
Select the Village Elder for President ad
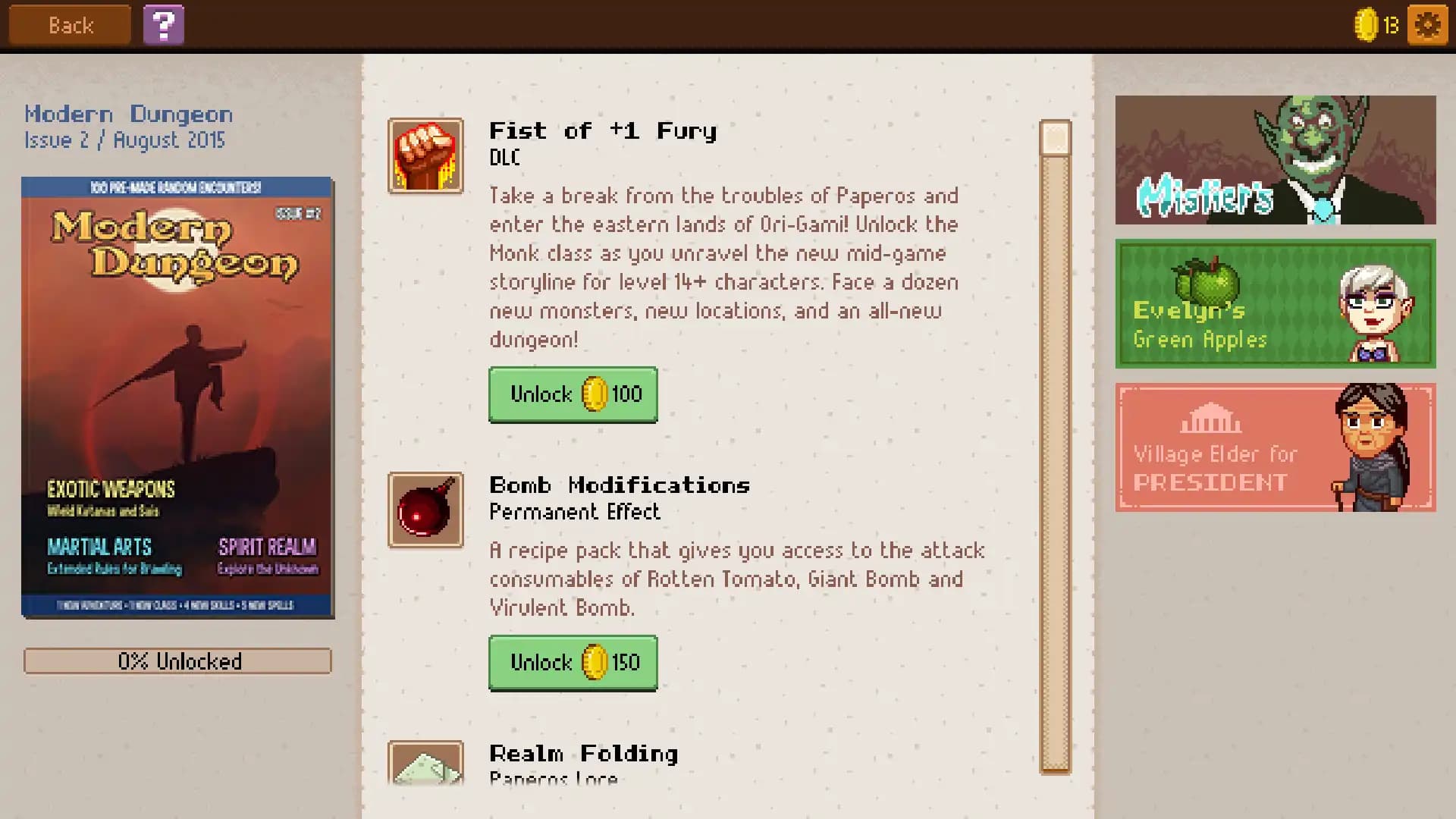click(1274, 448)
